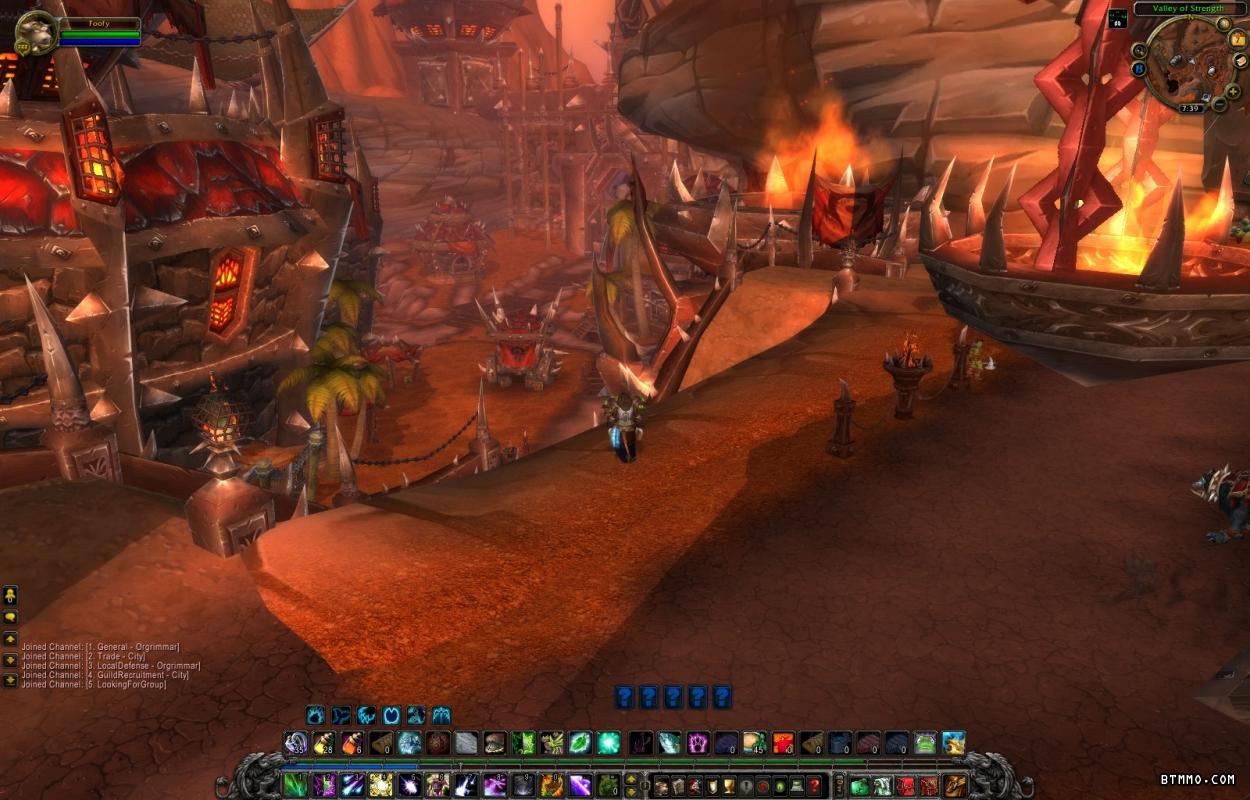The height and width of the screenshot is (800, 1250).
Task: Activate the green leaf ability
Action: click(580, 743)
